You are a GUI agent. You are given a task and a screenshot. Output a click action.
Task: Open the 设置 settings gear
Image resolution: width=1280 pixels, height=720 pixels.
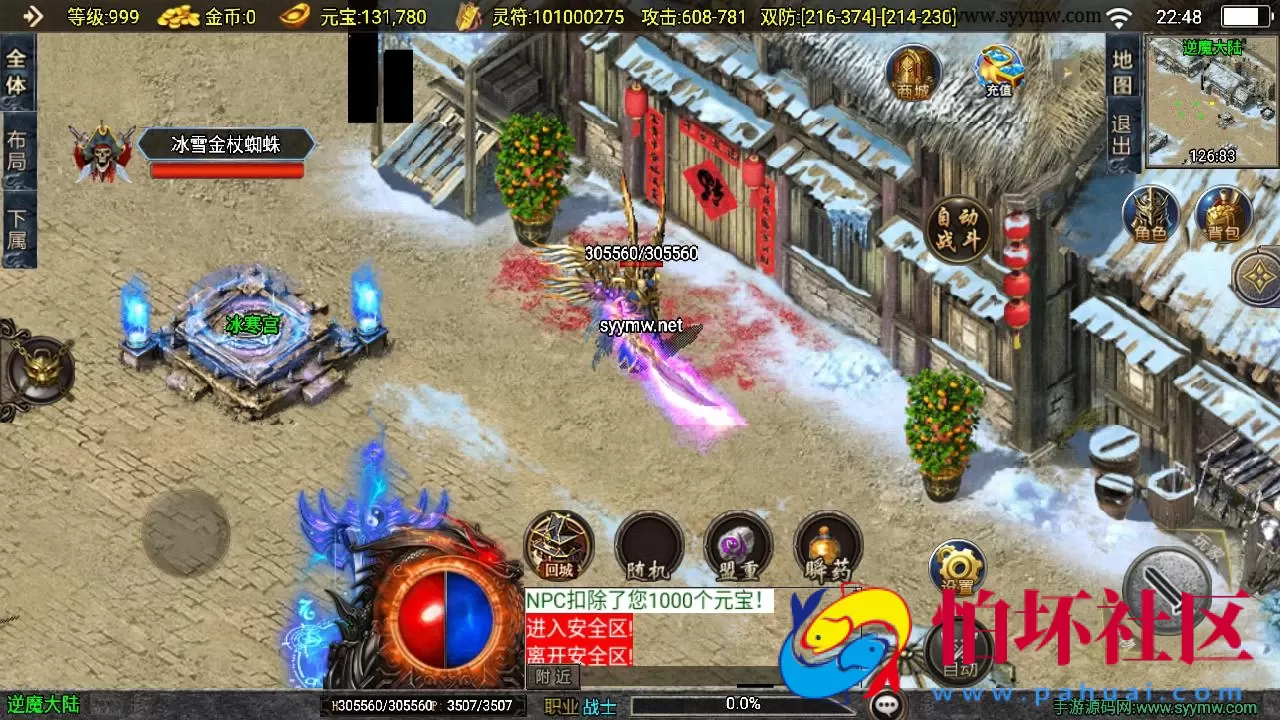tap(957, 567)
